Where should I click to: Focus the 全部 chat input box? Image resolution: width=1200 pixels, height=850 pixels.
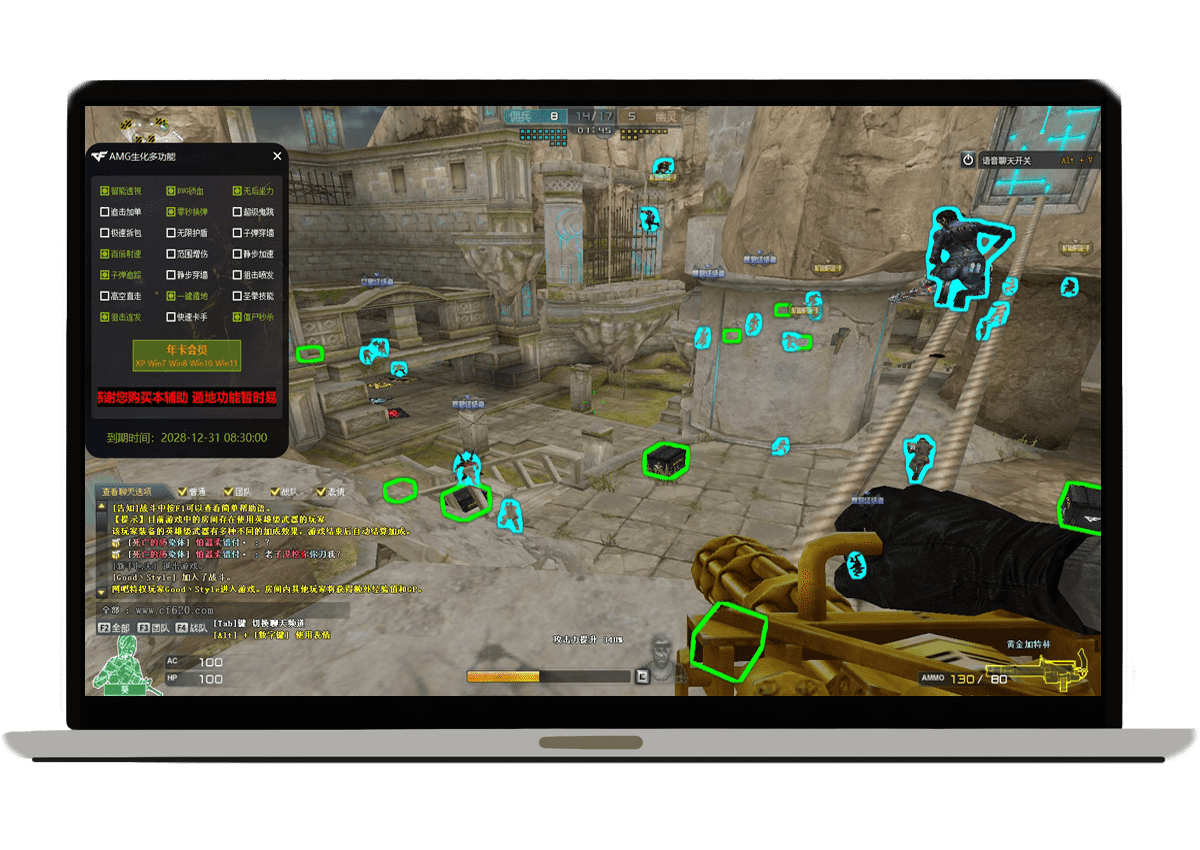pyautogui.click(x=250, y=609)
